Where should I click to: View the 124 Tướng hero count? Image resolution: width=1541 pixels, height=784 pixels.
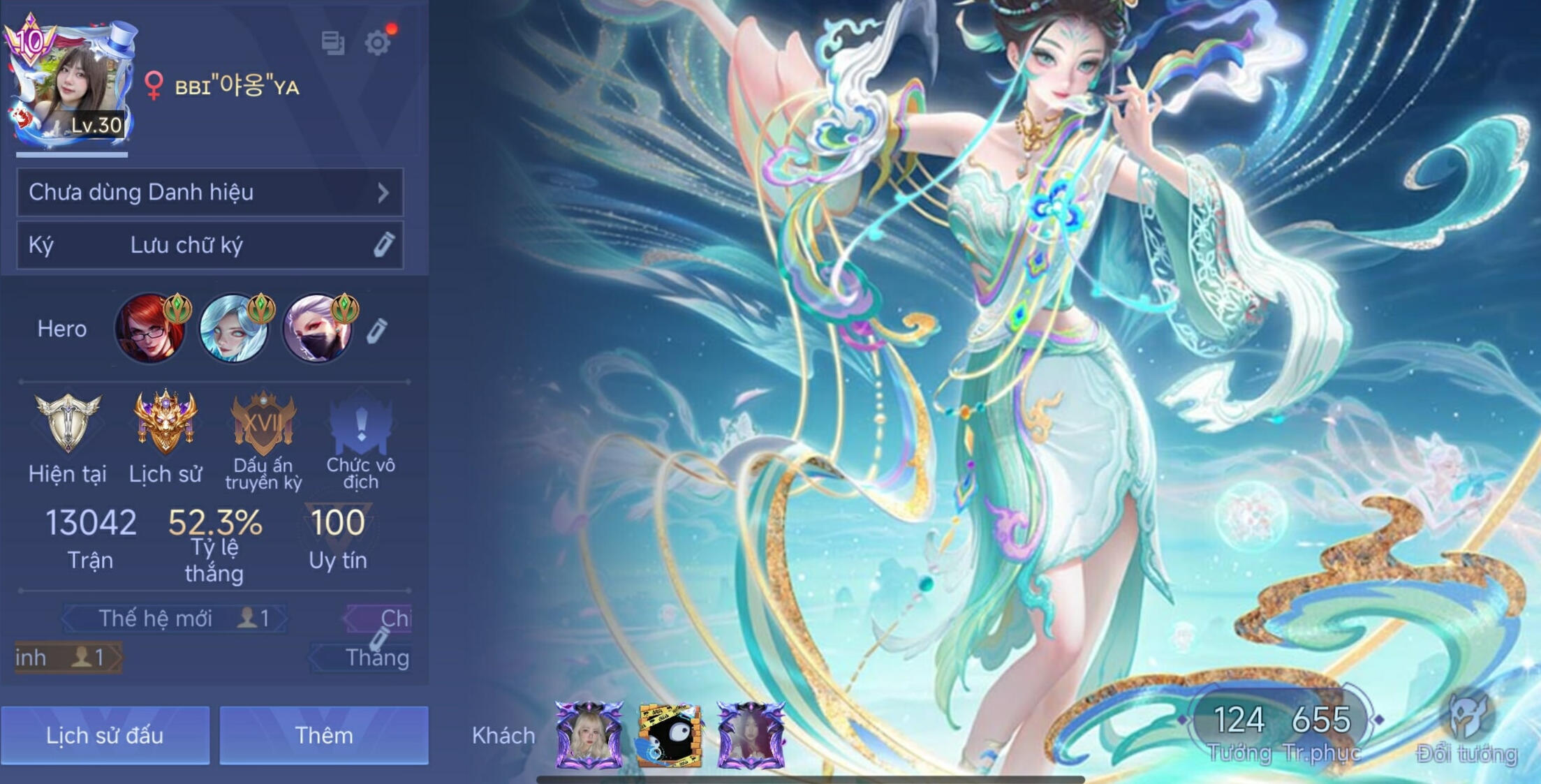coord(1239,730)
